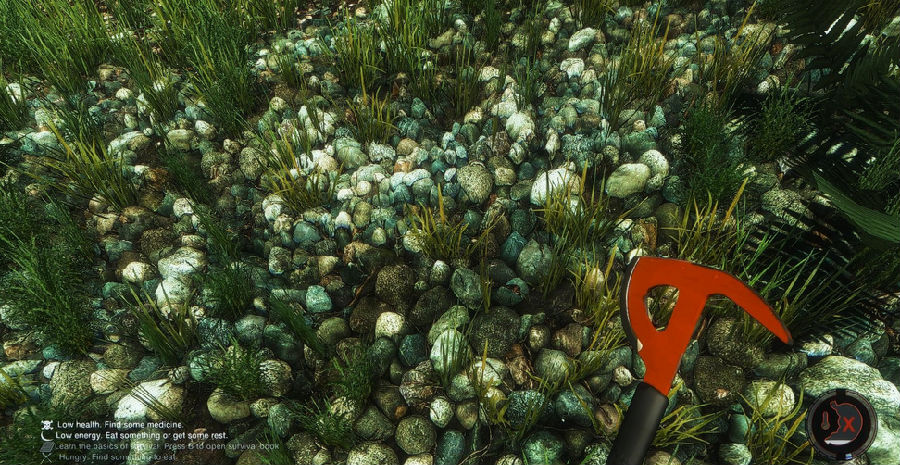Click the skull low health icon

click(46, 425)
